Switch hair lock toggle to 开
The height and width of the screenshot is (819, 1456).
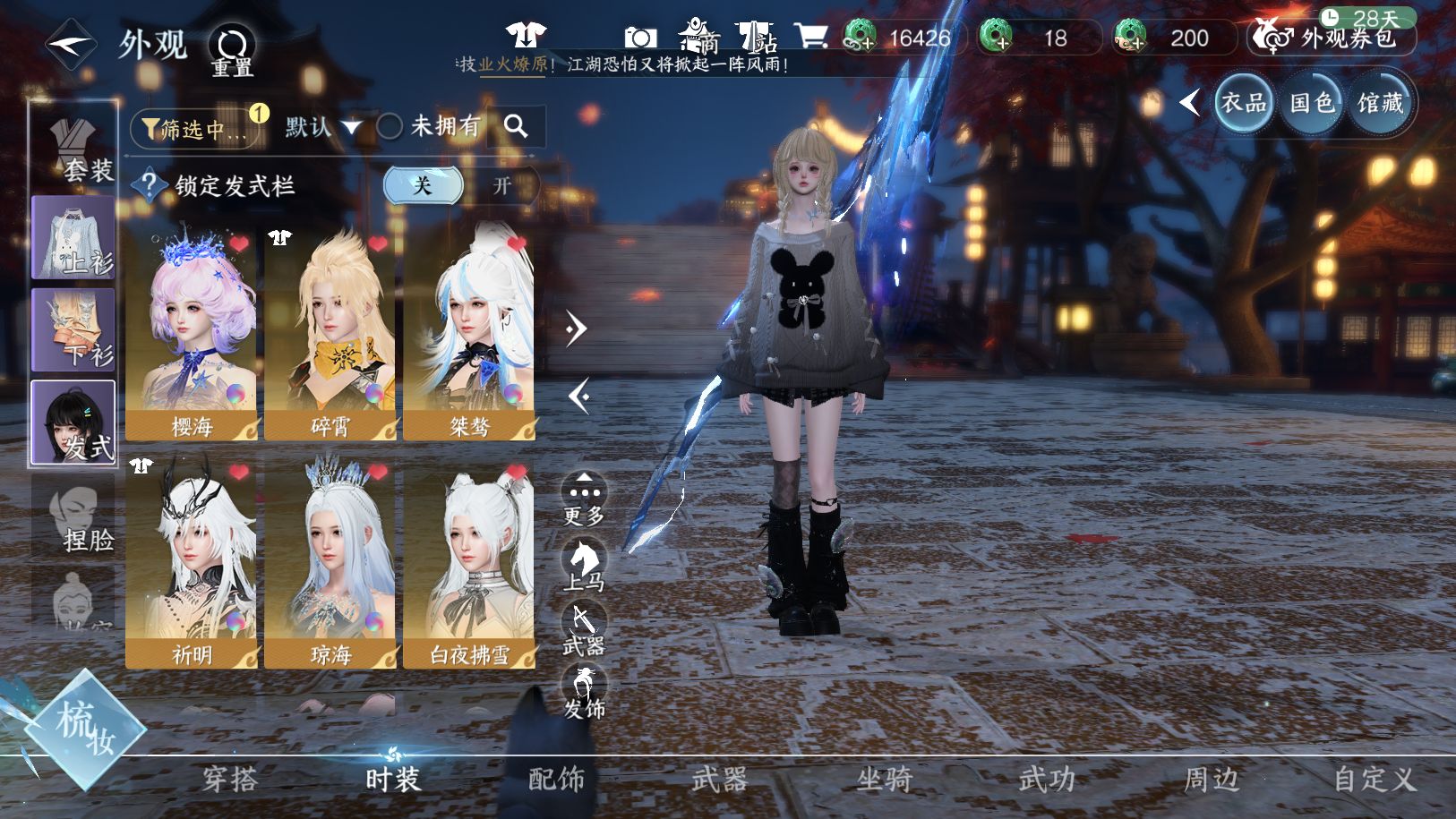501,186
